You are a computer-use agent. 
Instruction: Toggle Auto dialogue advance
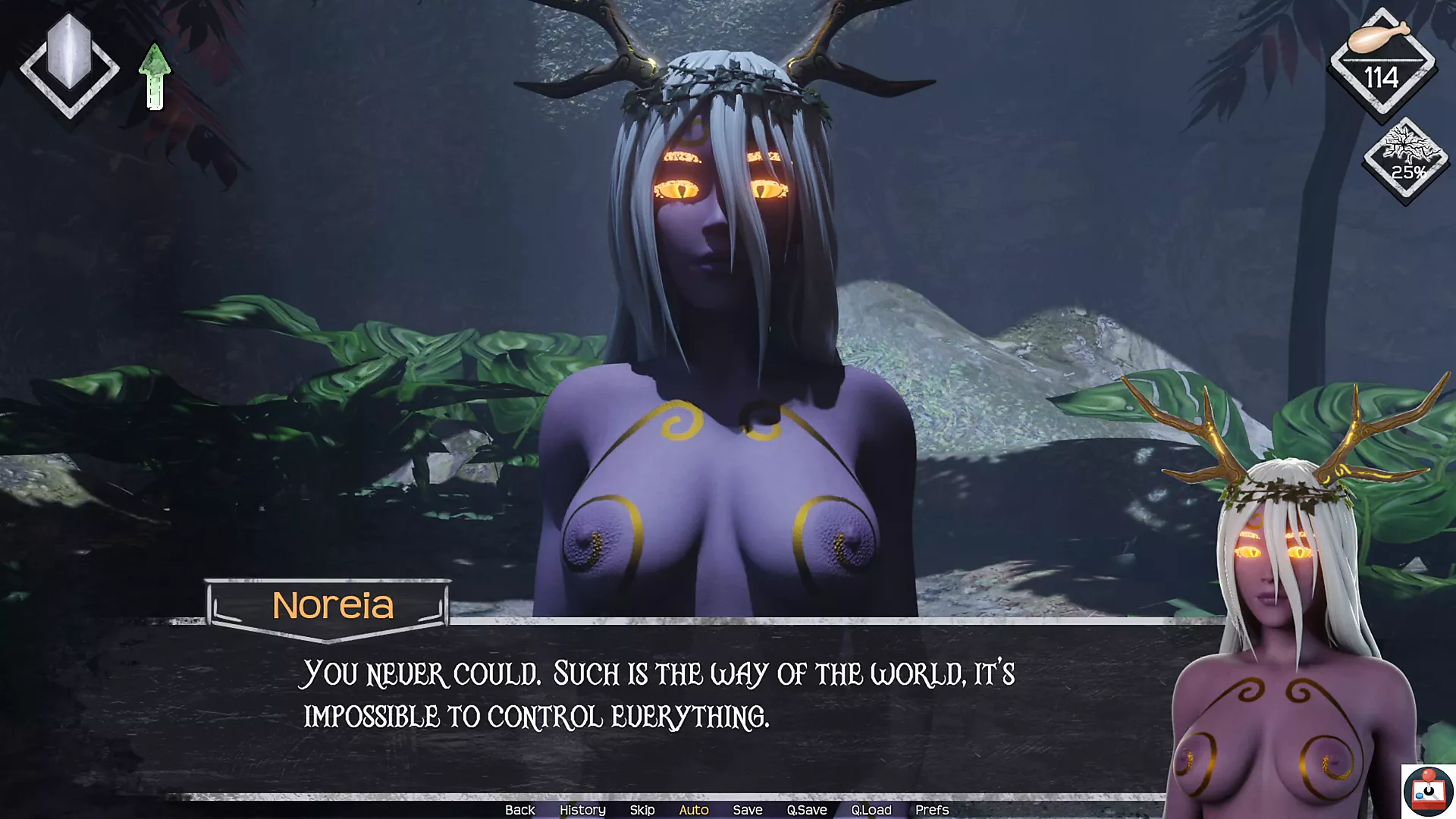click(693, 810)
